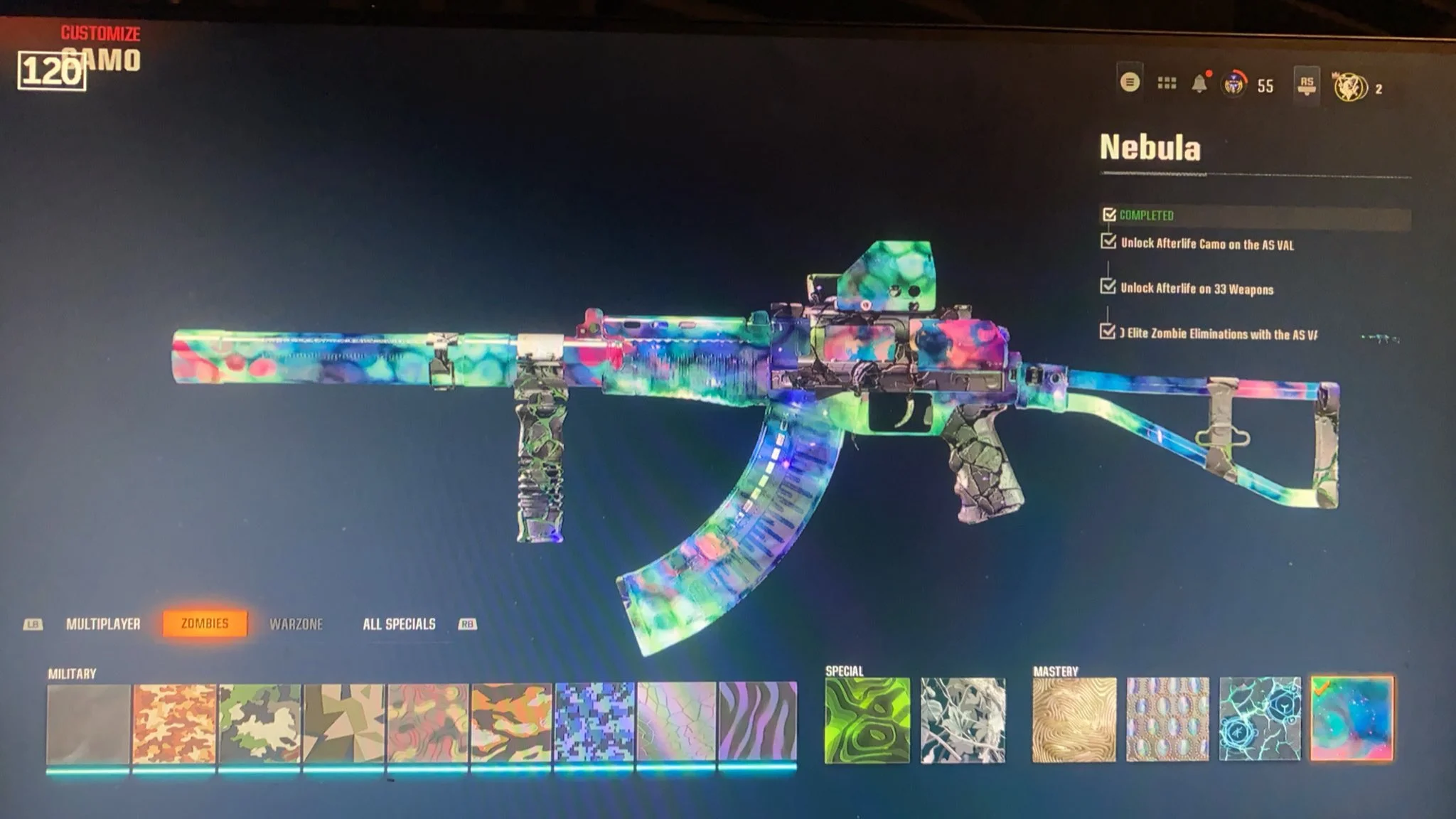Click the RB bumper icon beside All Specials
The height and width of the screenshot is (819, 1456).
coord(466,624)
